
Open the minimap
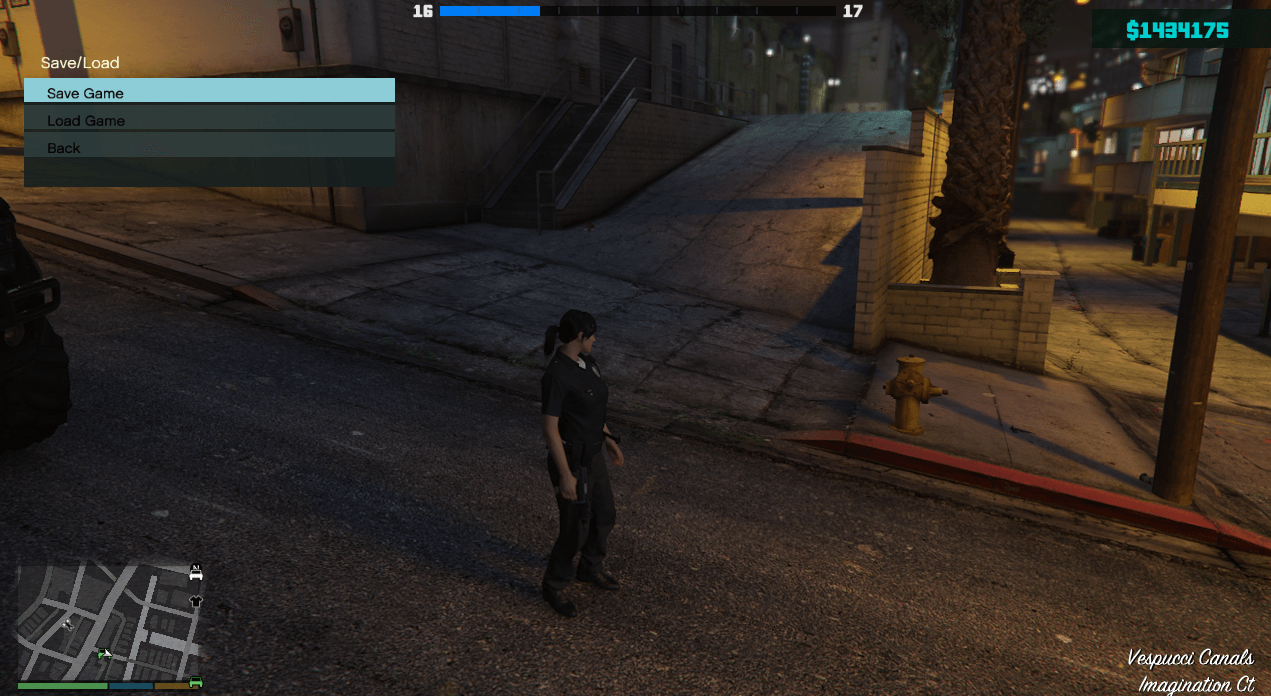(x=108, y=622)
